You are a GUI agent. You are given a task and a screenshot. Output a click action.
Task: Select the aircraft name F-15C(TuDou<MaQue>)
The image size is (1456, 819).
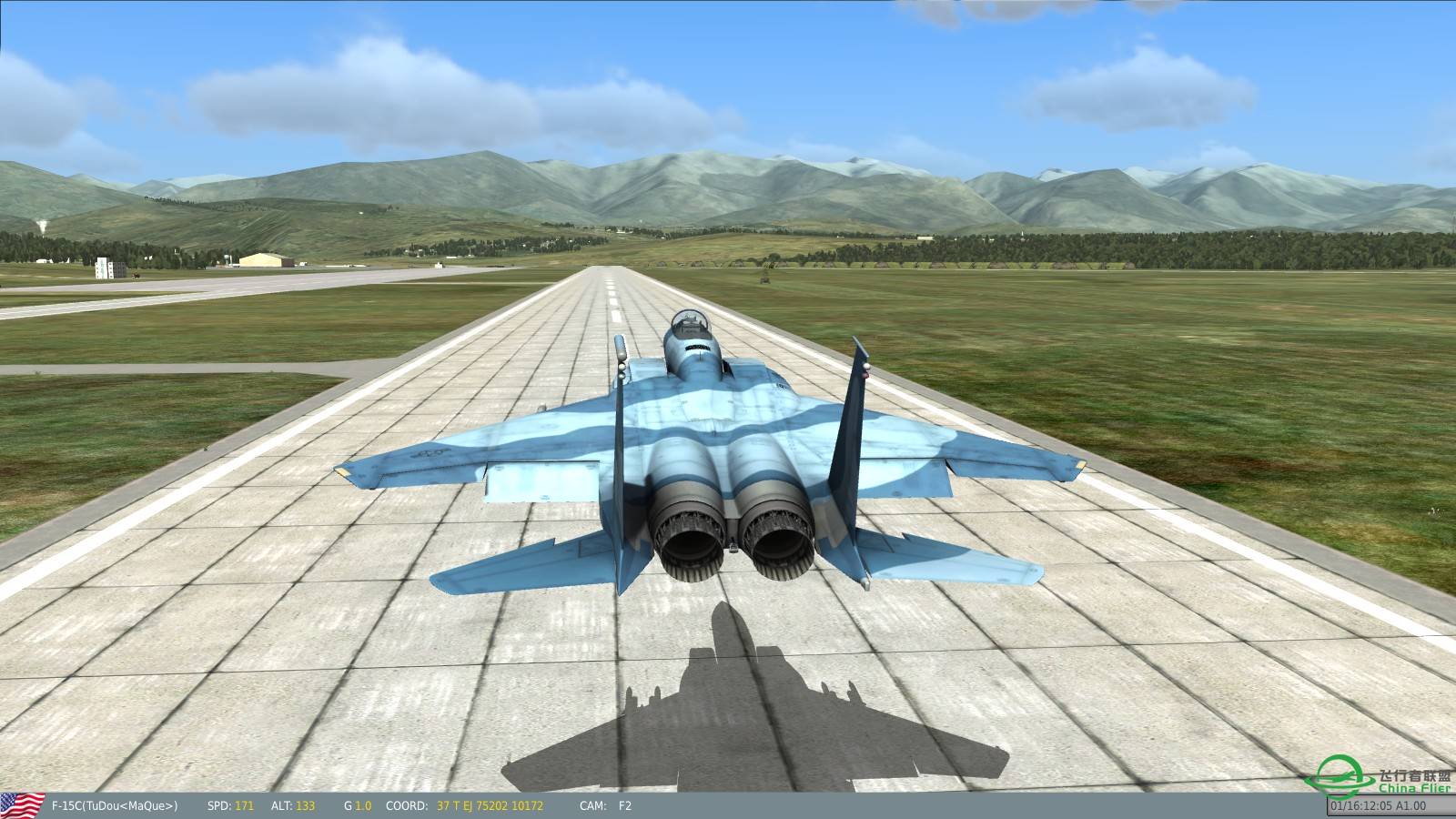(x=114, y=805)
